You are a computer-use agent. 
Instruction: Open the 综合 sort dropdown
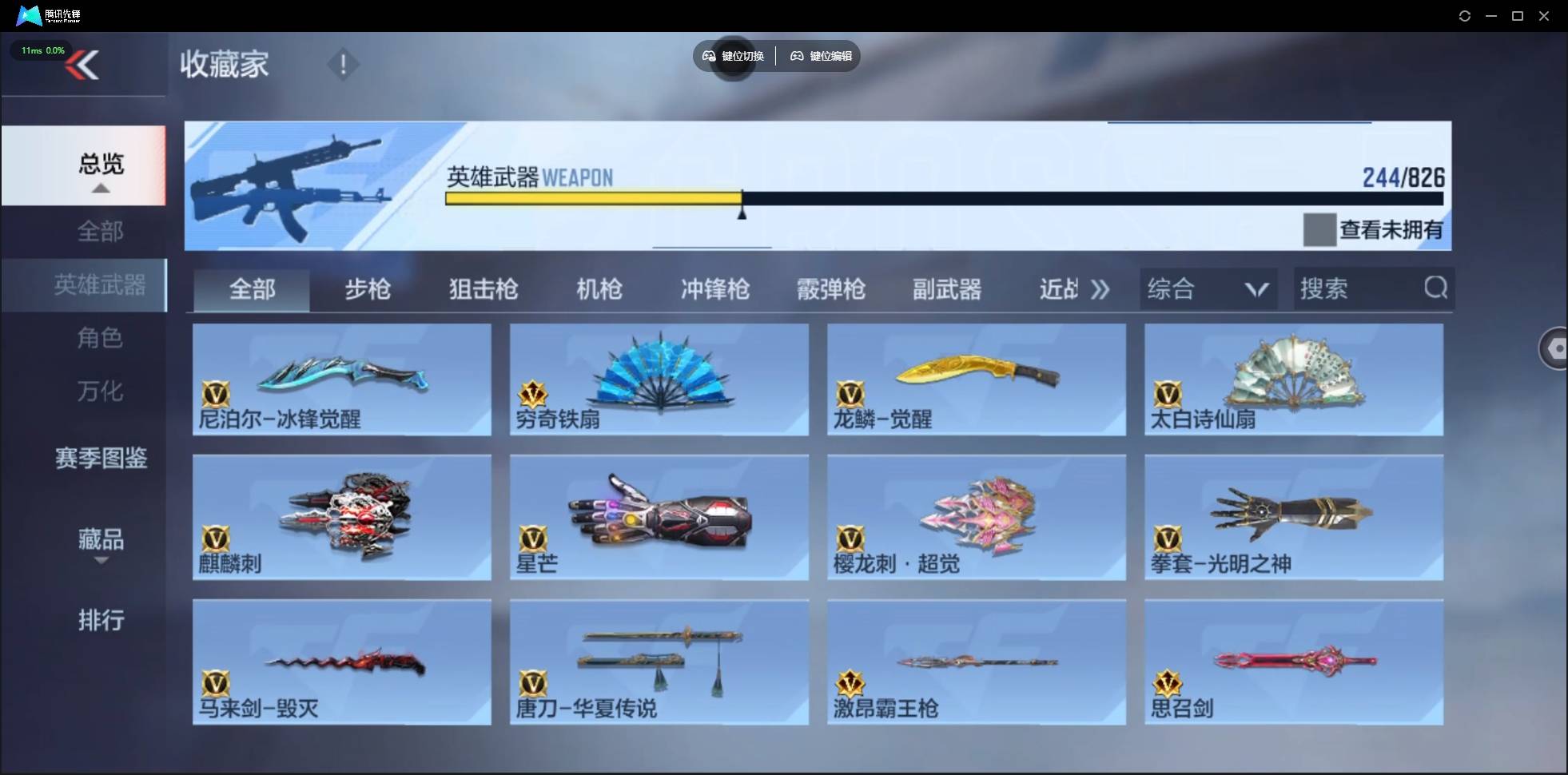click(x=1207, y=289)
